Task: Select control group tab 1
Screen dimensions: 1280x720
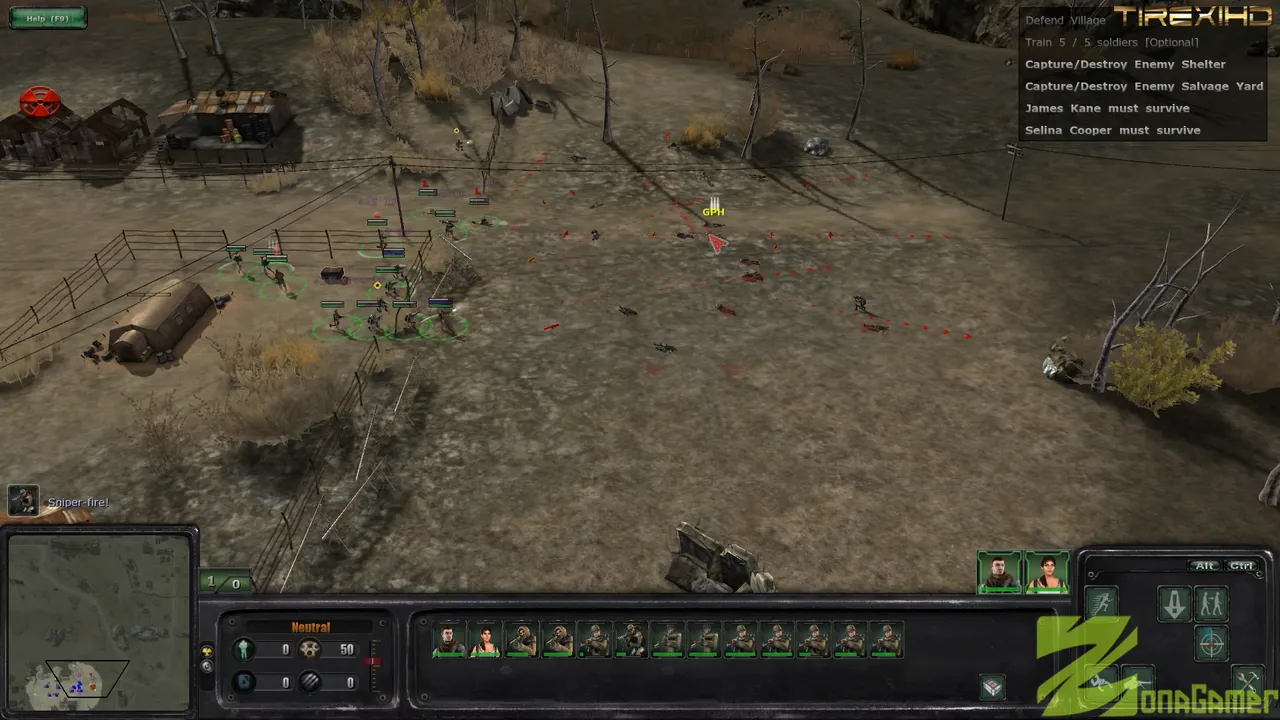Action: [x=211, y=581]
